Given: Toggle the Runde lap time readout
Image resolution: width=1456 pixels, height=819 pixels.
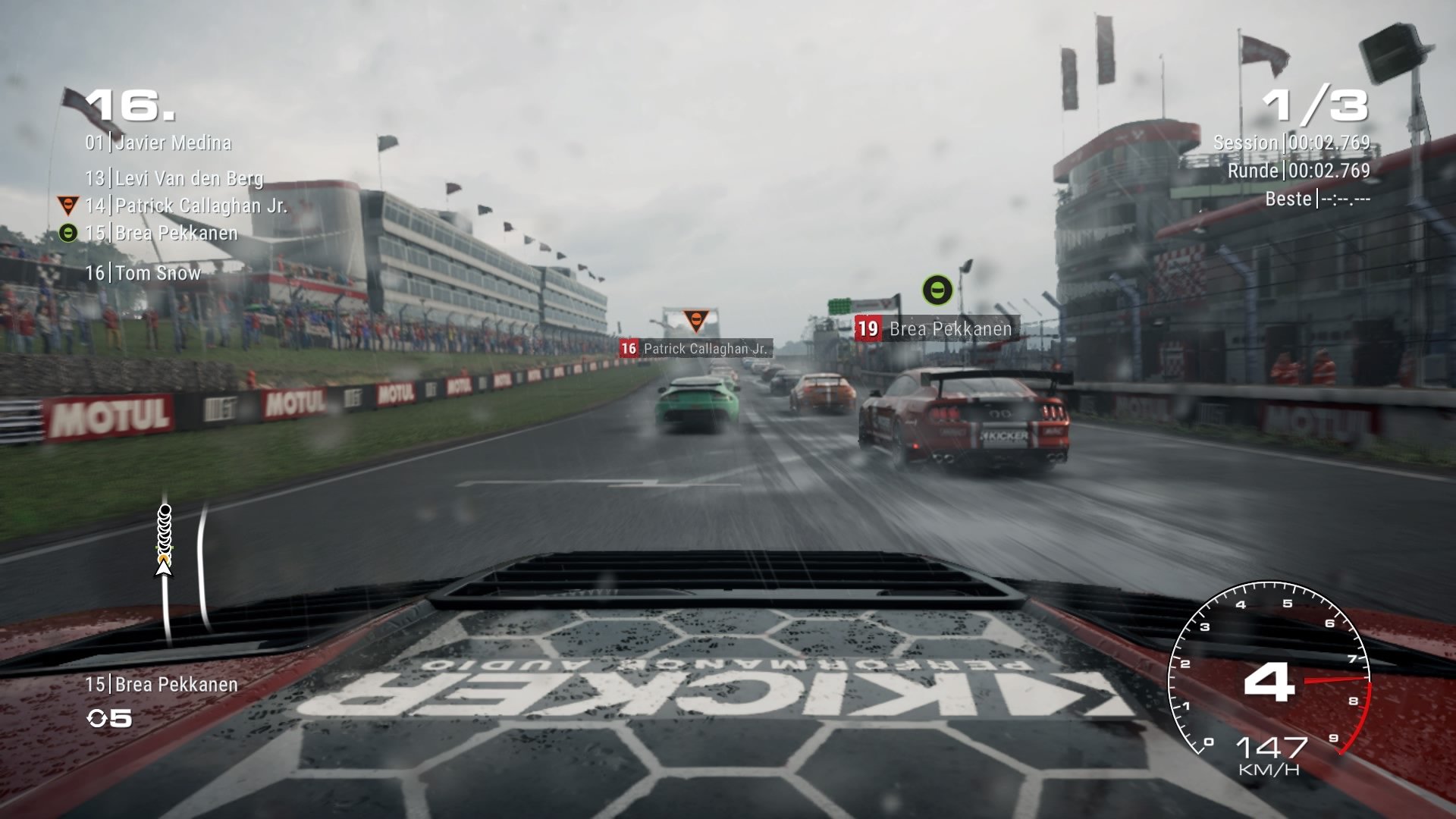Looking at the screenshot, I should pos(1297,172).
